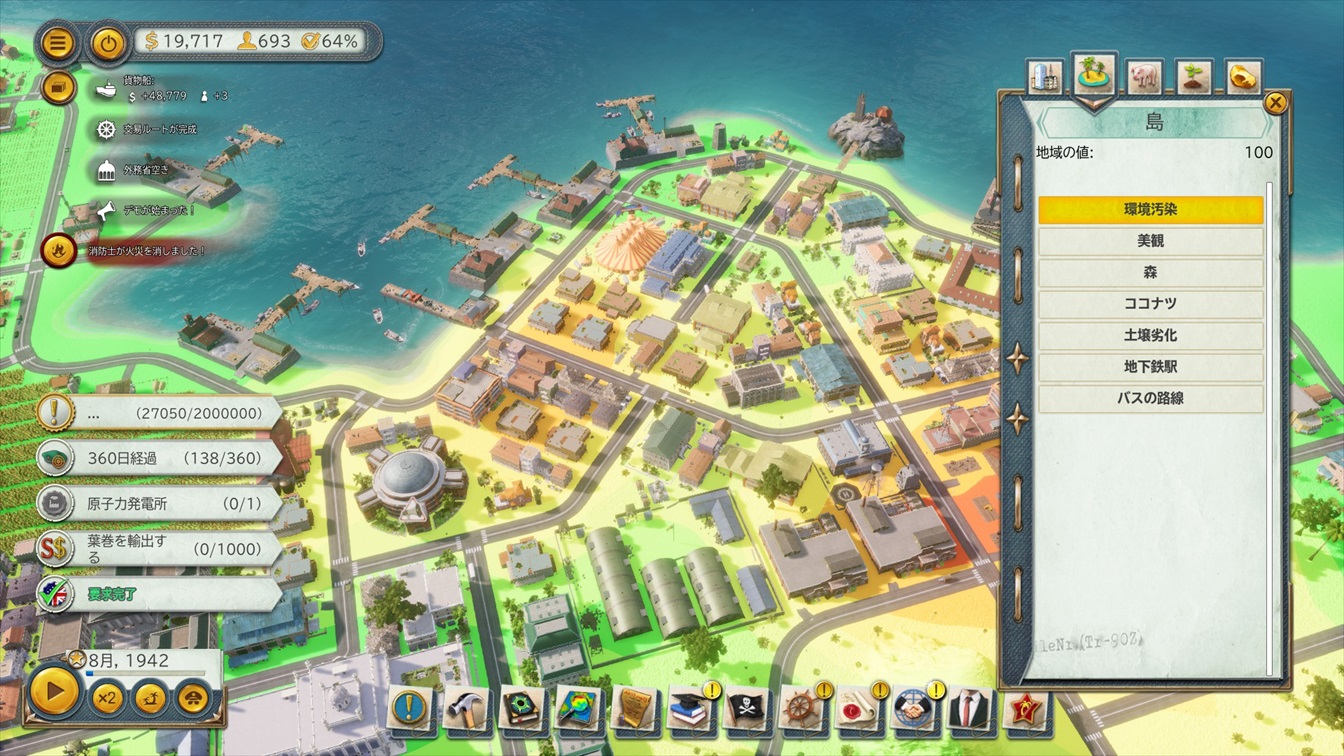Choose the 森 overlay option
Image resolution: width=1344 pixels, height=756 pixels.
tap(1150, 273)
